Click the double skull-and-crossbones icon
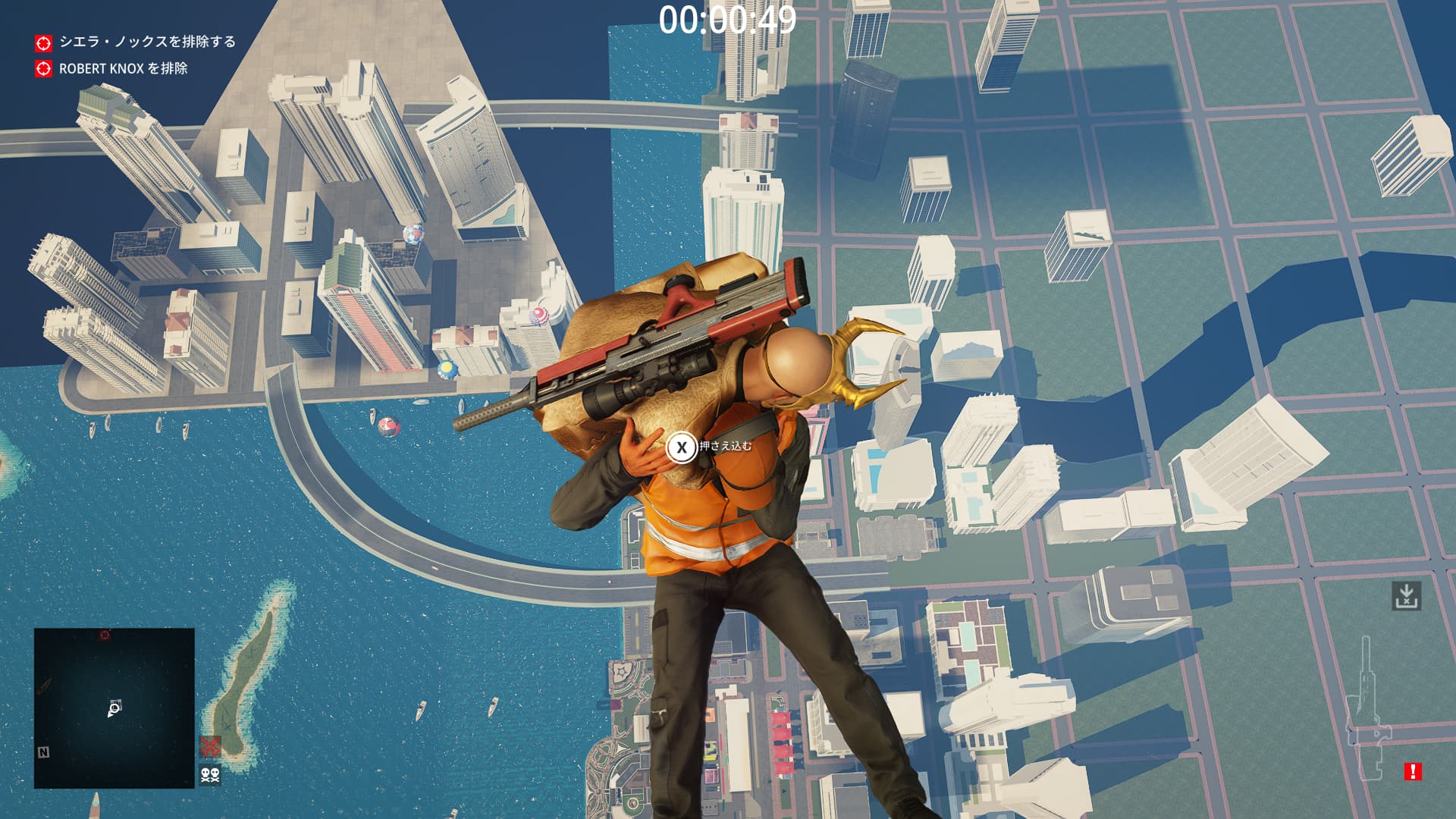1456x819 pixels. pyautogui.click(x=210, y=774)
